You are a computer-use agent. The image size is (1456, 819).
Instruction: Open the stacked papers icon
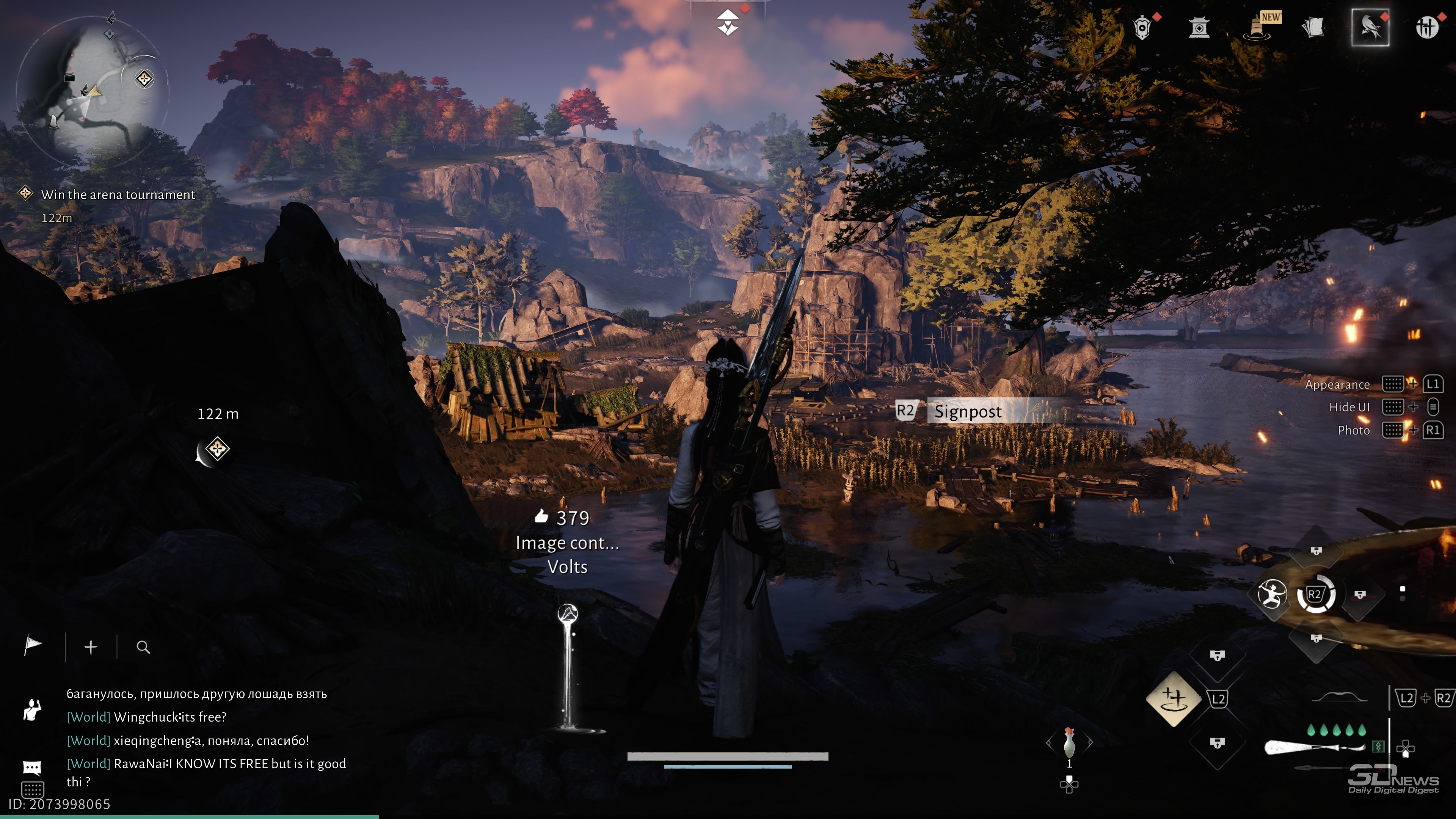pos(1313,27)
